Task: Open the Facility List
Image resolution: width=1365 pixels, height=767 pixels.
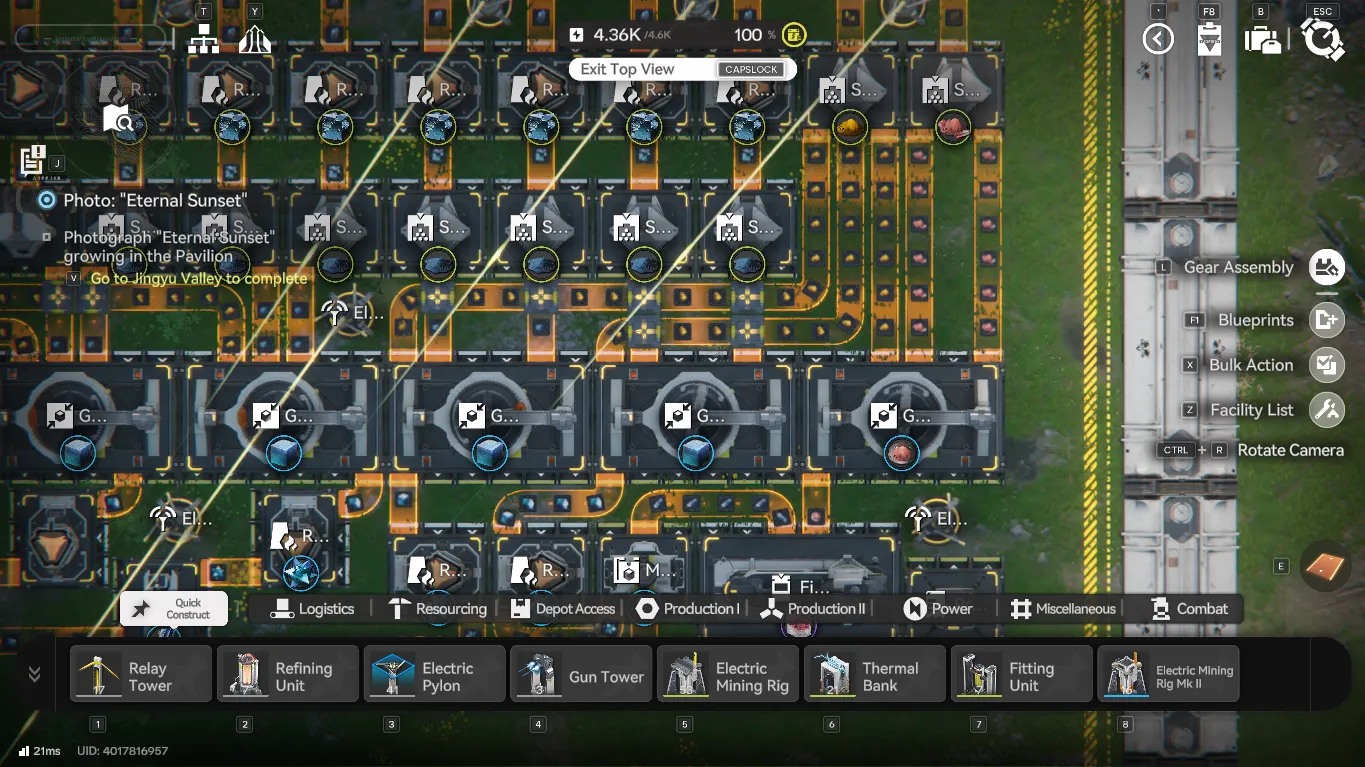Action: (x=1326, y=409)
